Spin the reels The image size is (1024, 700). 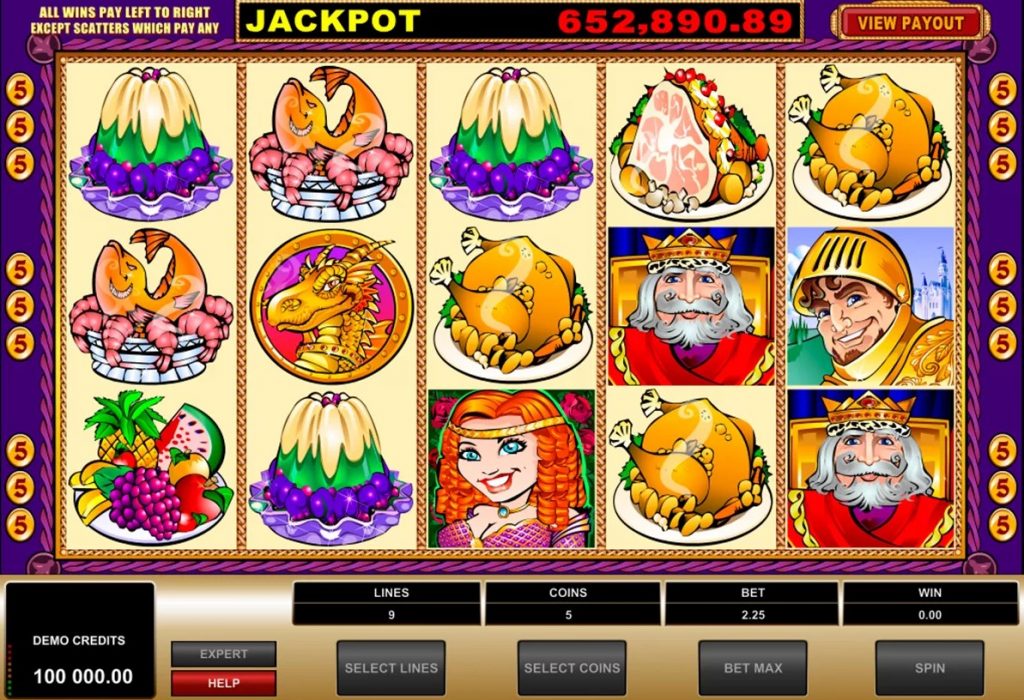[x=929, y=667]
